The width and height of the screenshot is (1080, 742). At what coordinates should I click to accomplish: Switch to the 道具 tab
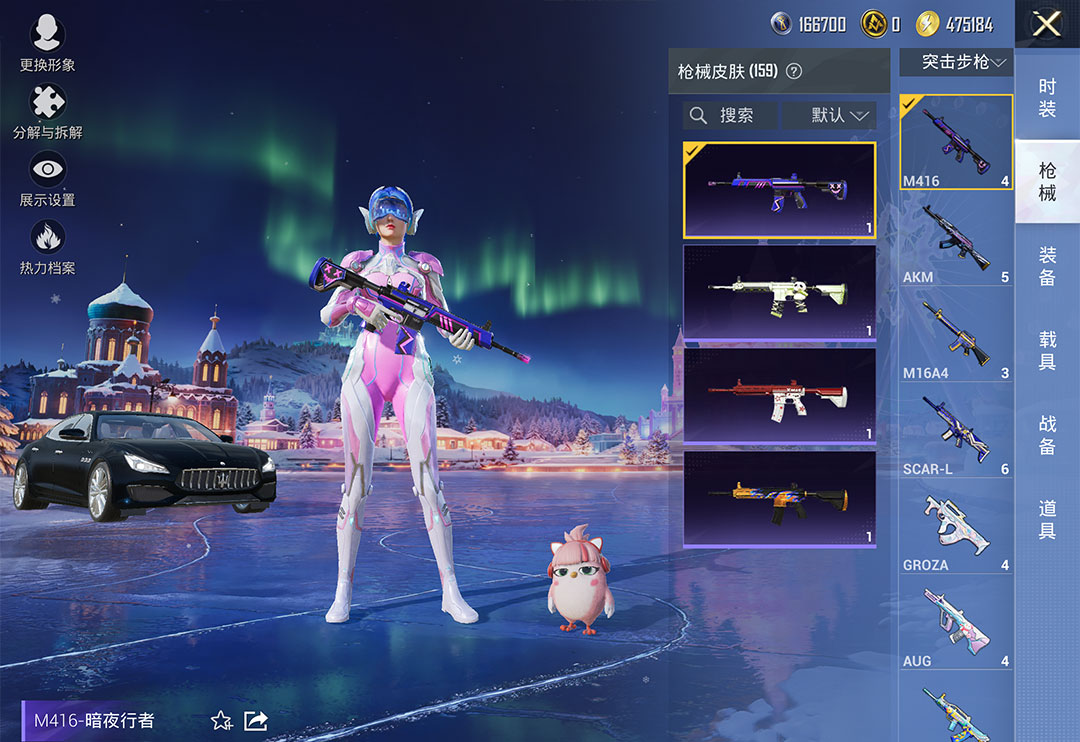point(1047,518)
